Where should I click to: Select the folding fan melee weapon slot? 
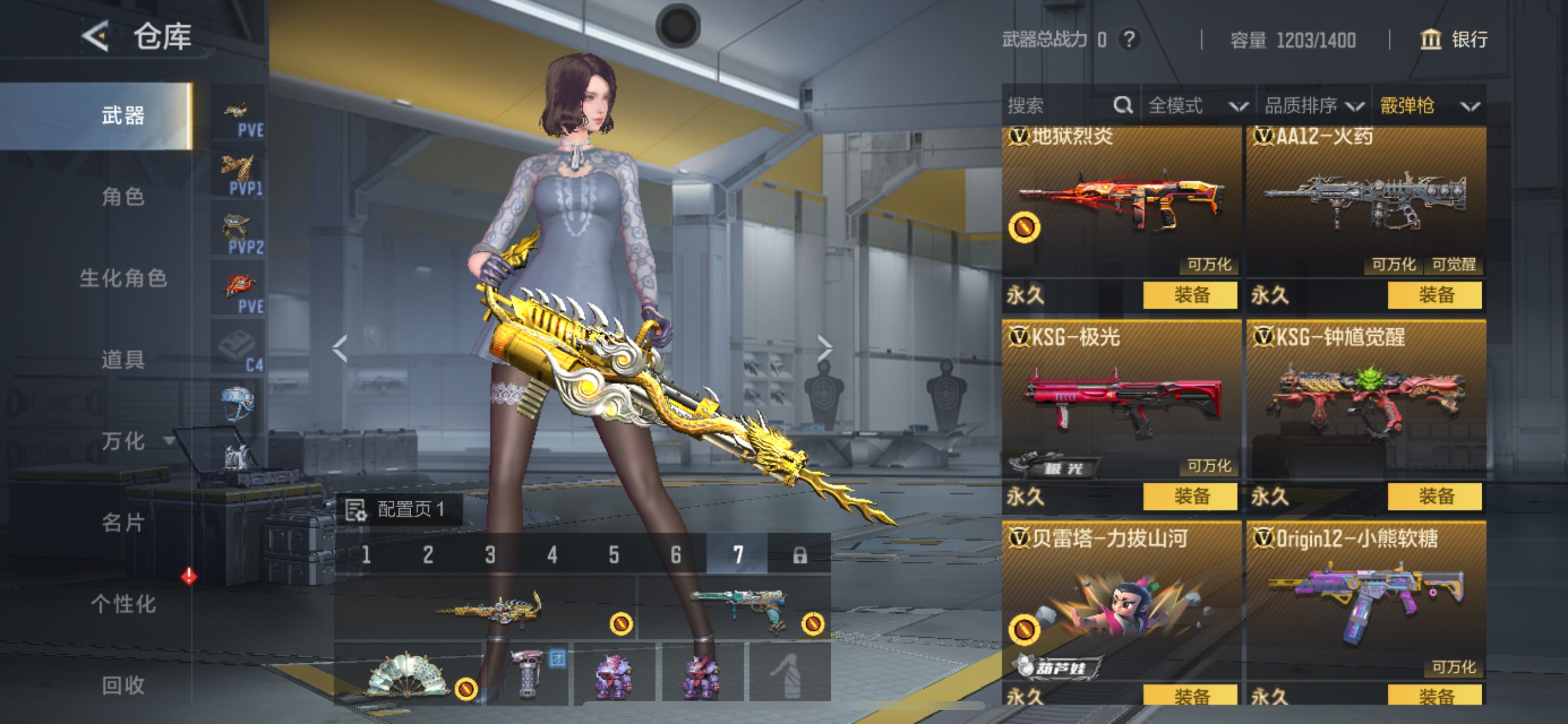pos(407,673)
